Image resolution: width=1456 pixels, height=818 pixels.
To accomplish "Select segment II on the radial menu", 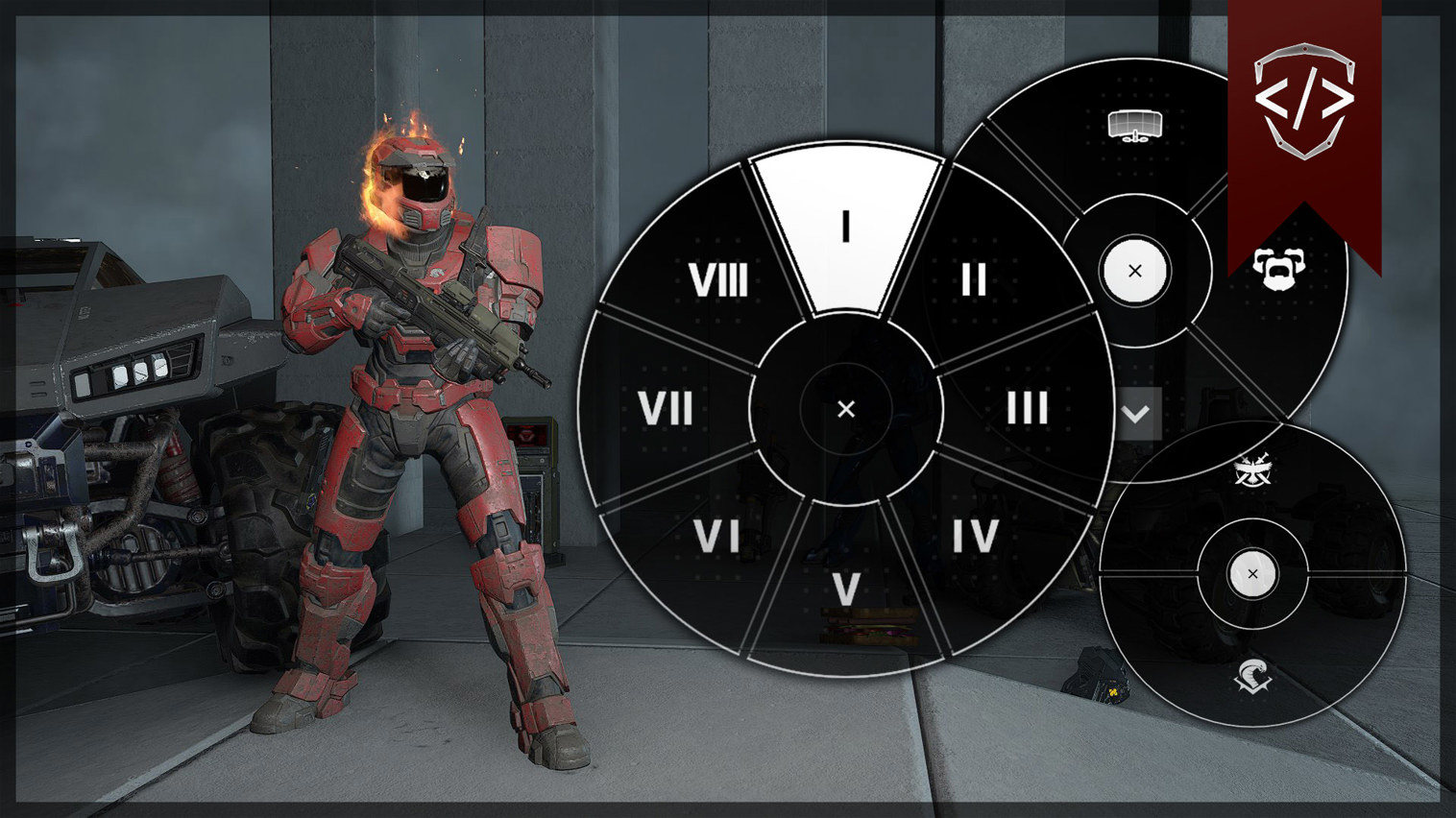I will [972, 280].
